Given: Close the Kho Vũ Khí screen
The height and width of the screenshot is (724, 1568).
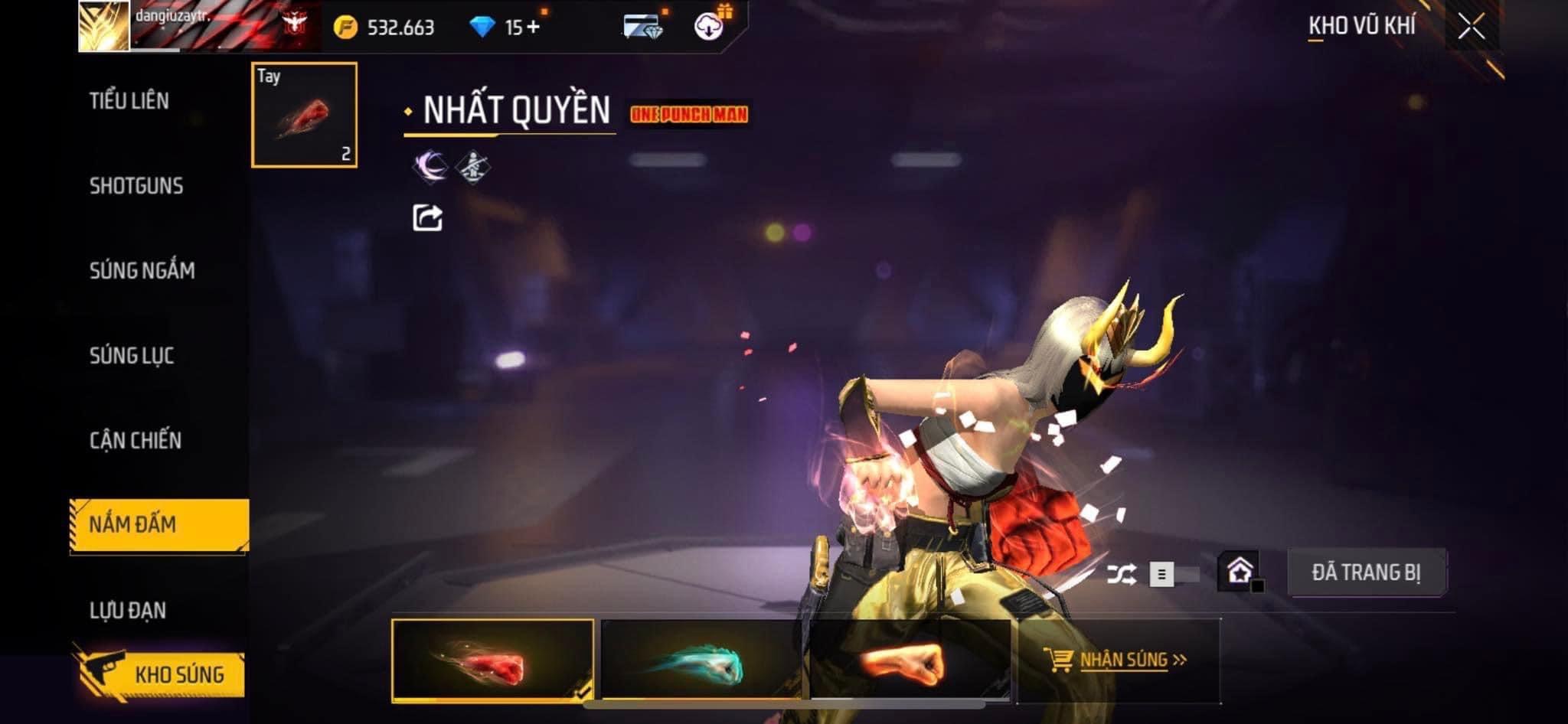Looking at the screenshot, I should pyautogui.click(x=1471, y=28).
